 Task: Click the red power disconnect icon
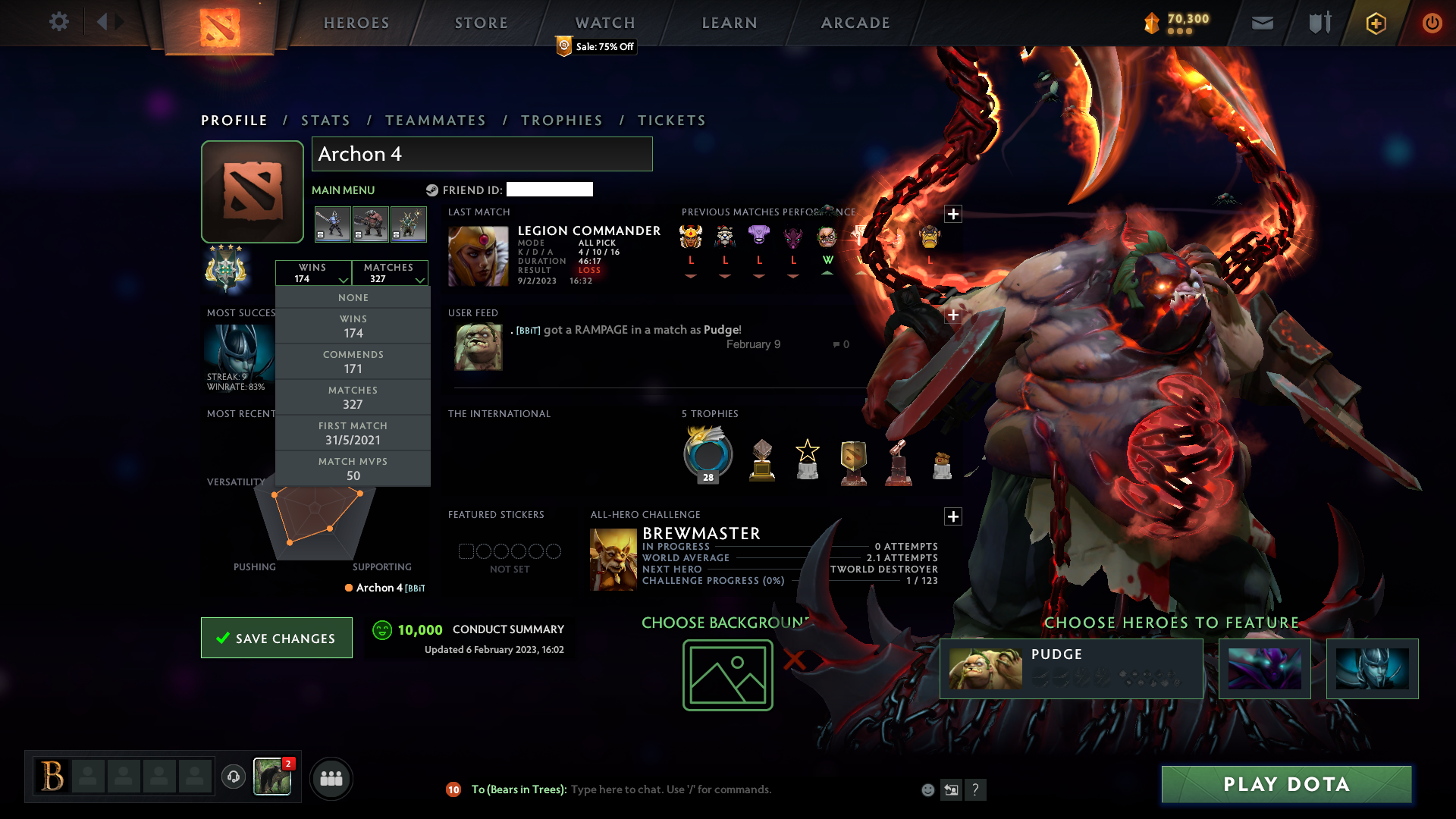[1432, 23]
